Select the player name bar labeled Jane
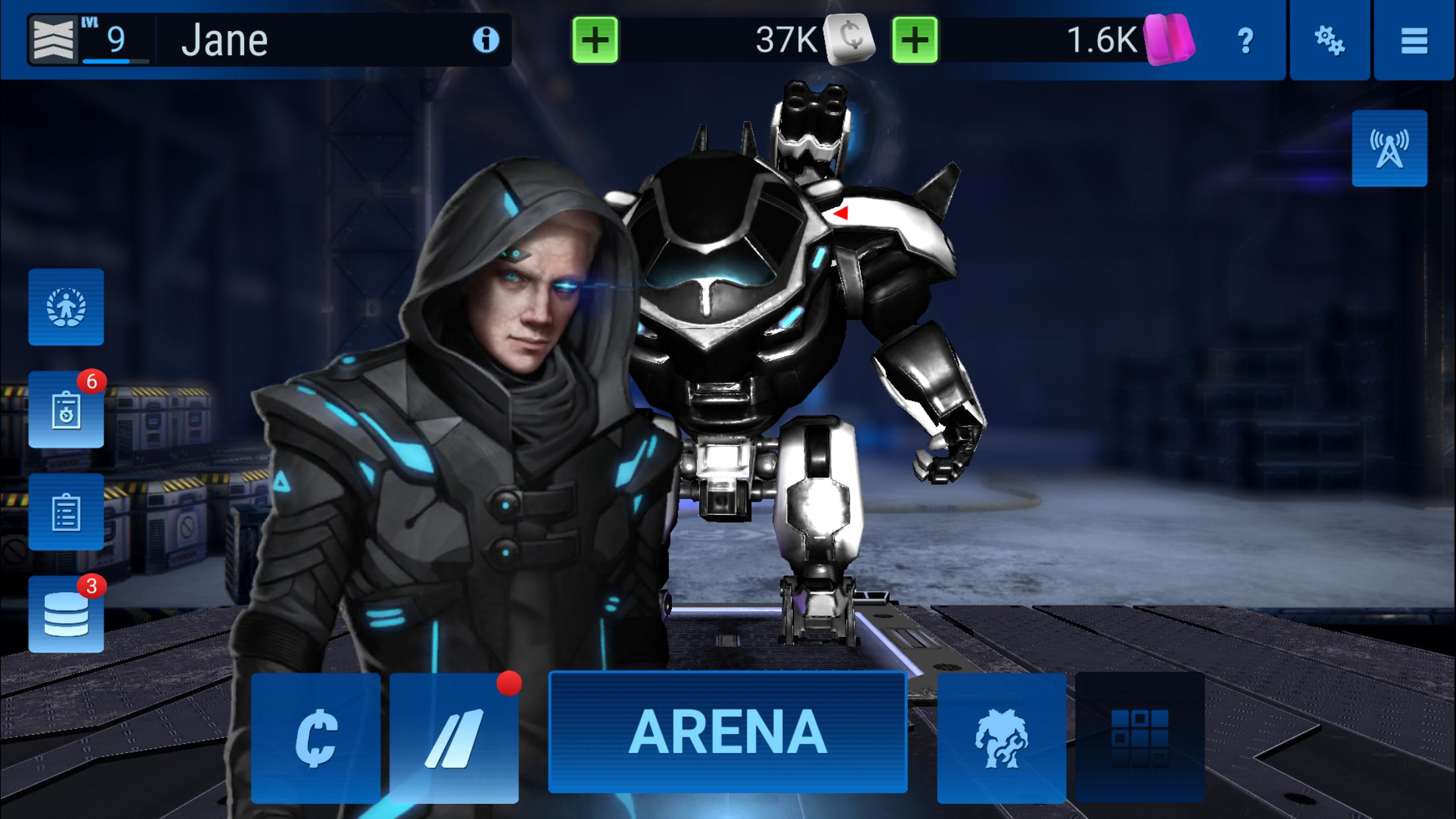Viewport: 1456px width, 819px height. (277, 40)
